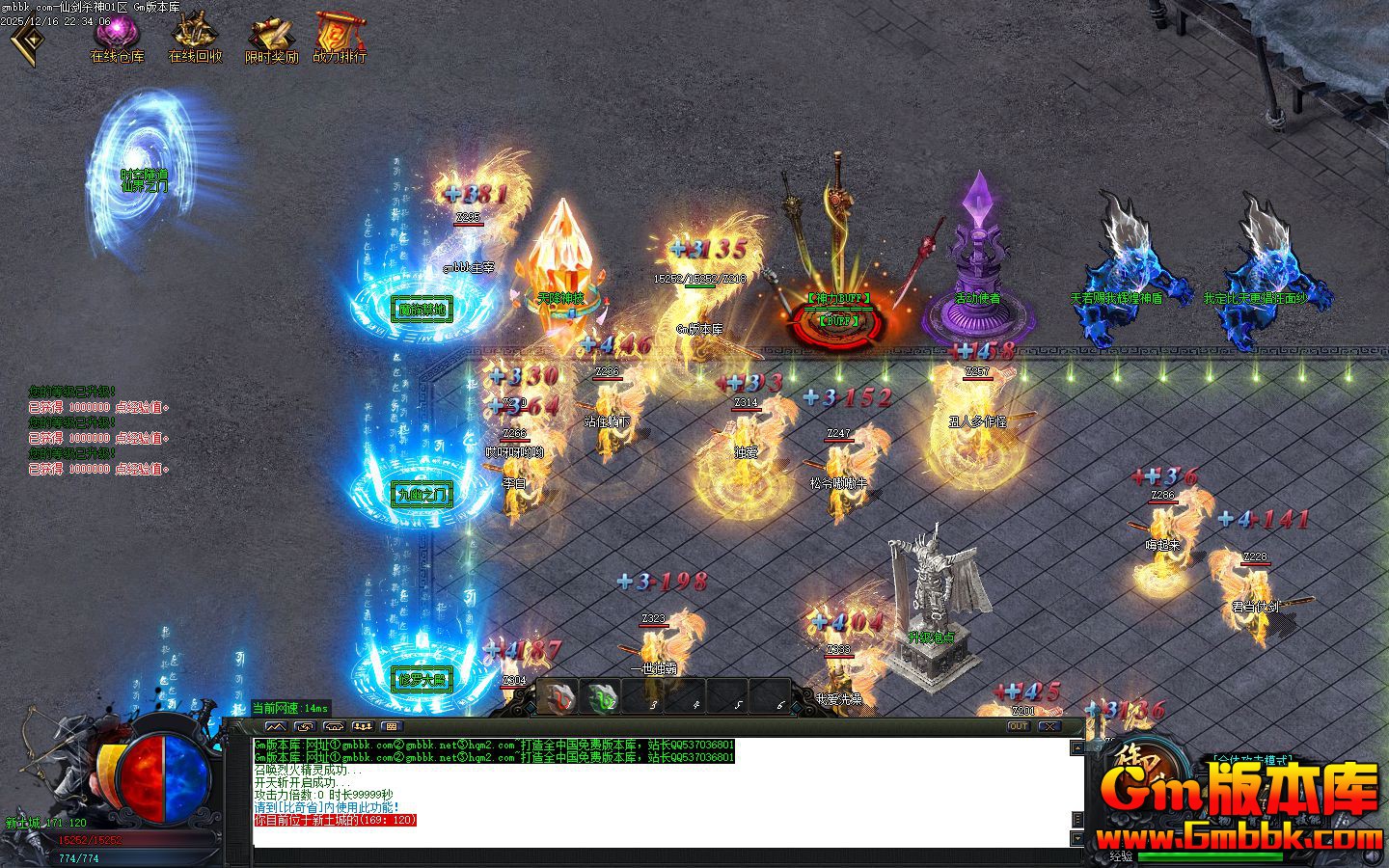Image resolution: width=1389 pixels, height=868 pixels.
Task: Open the 在线回收 online recycle menu
Action: click(x=195, y=37)
